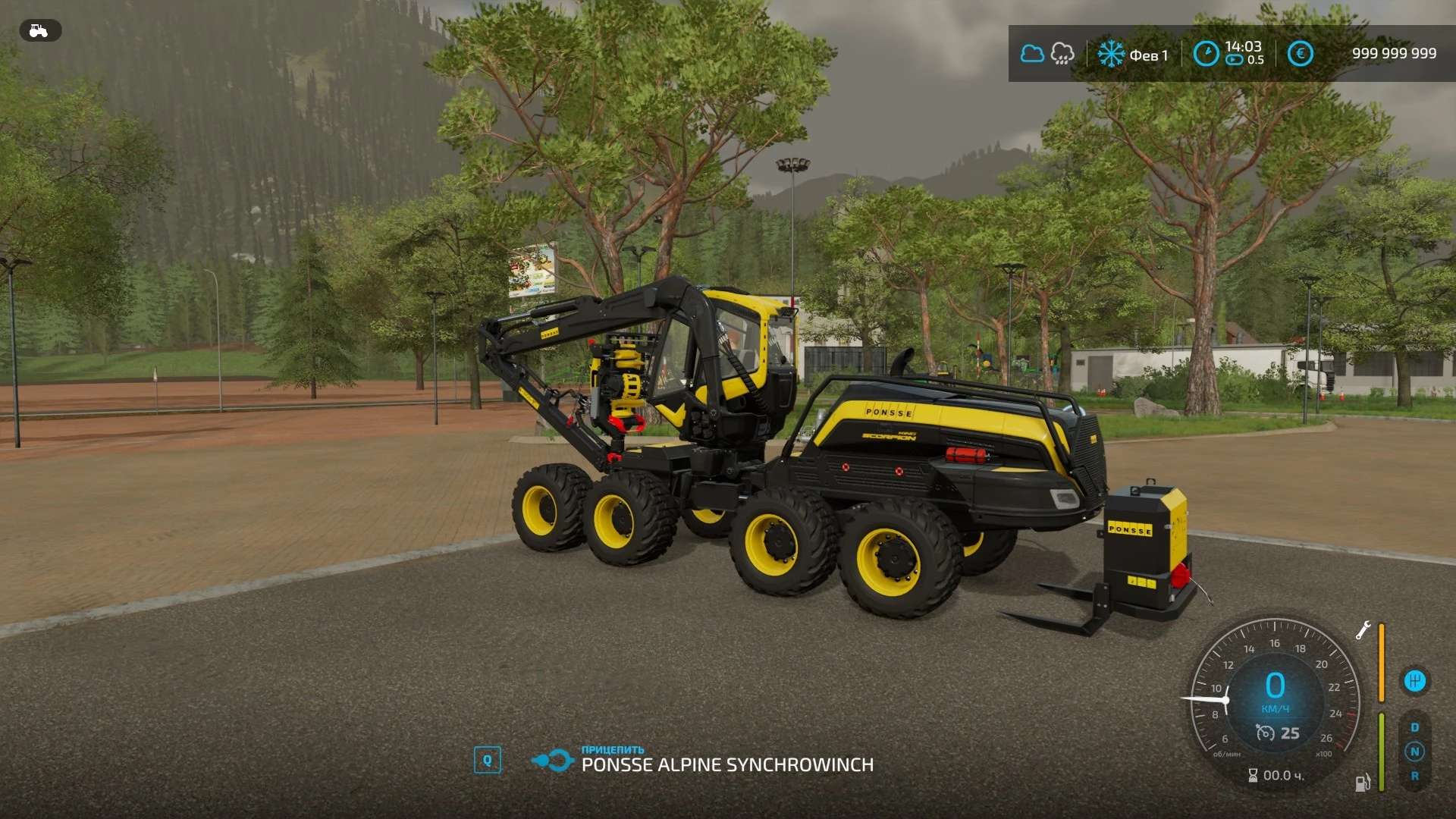The width and height of the screenshot is (1456, 819).
Task: Open the euro money icon
Action: (x=1301, y=54)
